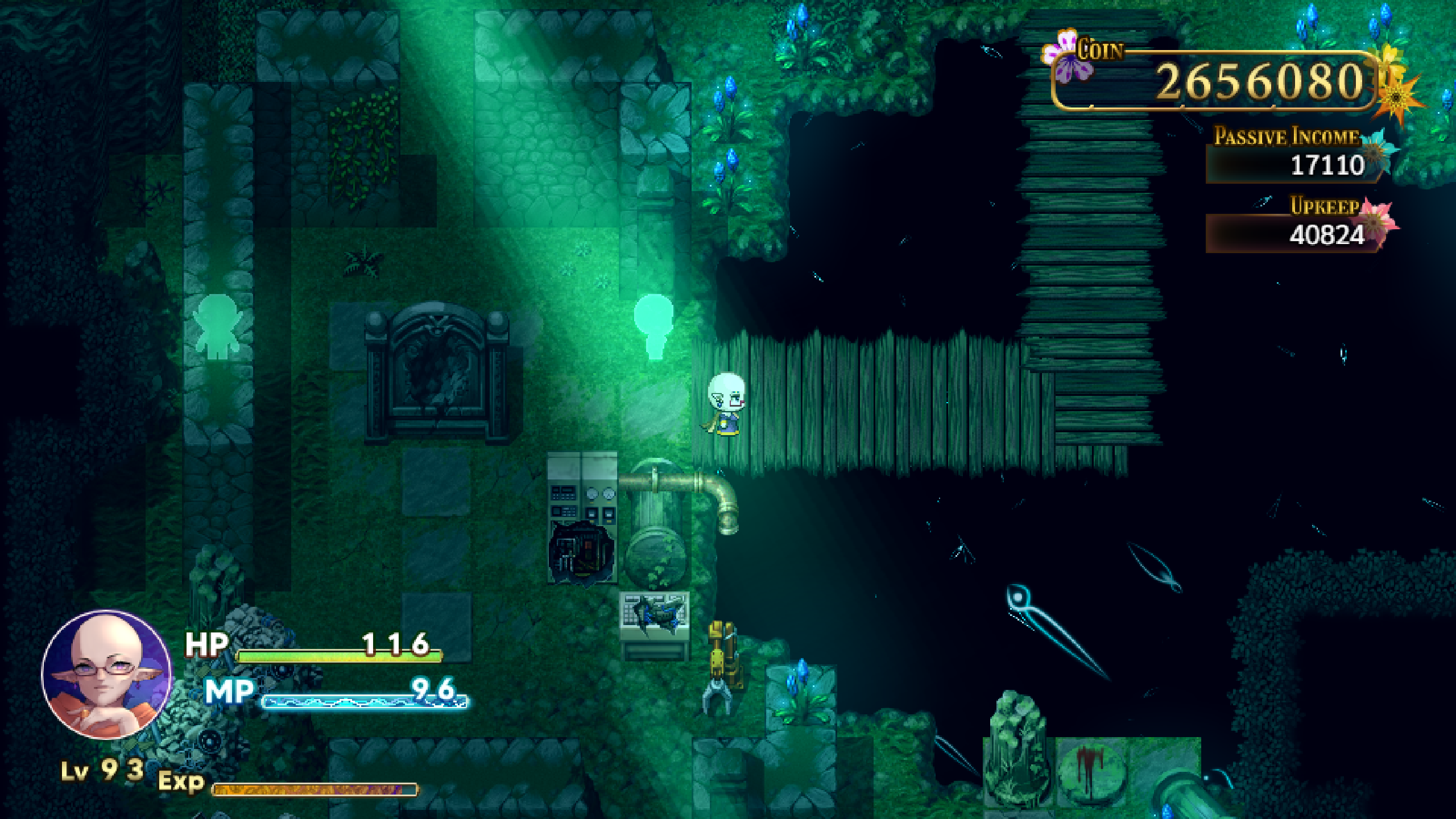Select the MP label on the status bar
This screenshot has width=1456, height=819.
click(227, 691)
